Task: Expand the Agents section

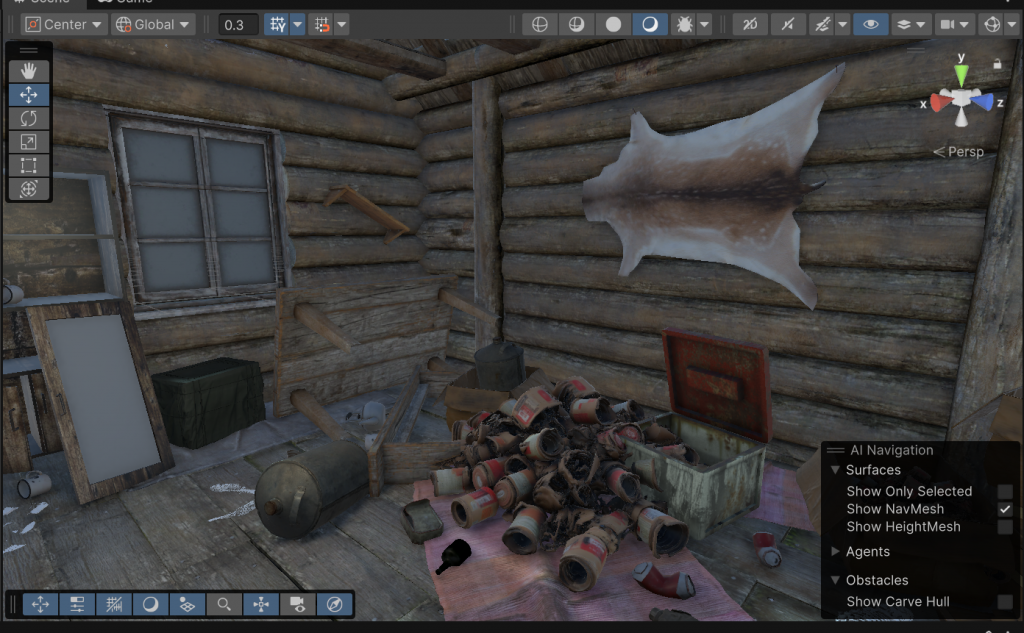Action: pyautogui.click(x=837, y=551)
